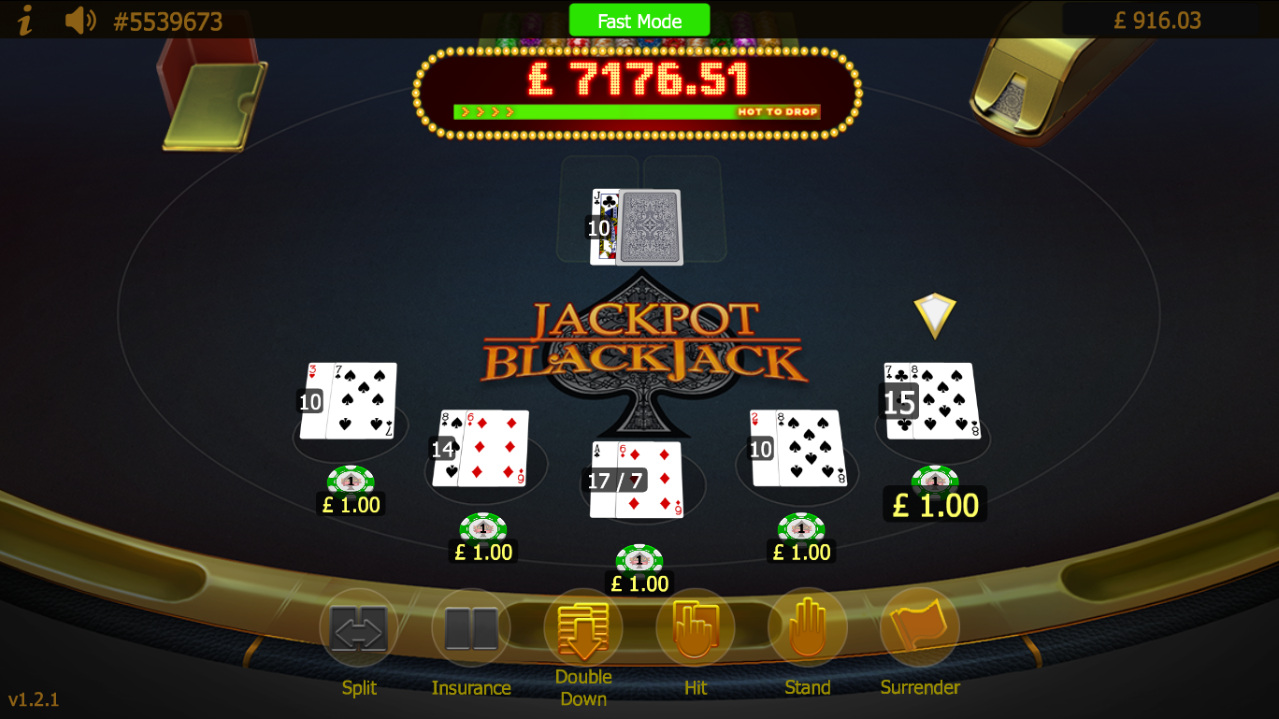Stand on the current hand
Image resolution: width=1279 pixels, height=719 pixels.
(807, 629)
